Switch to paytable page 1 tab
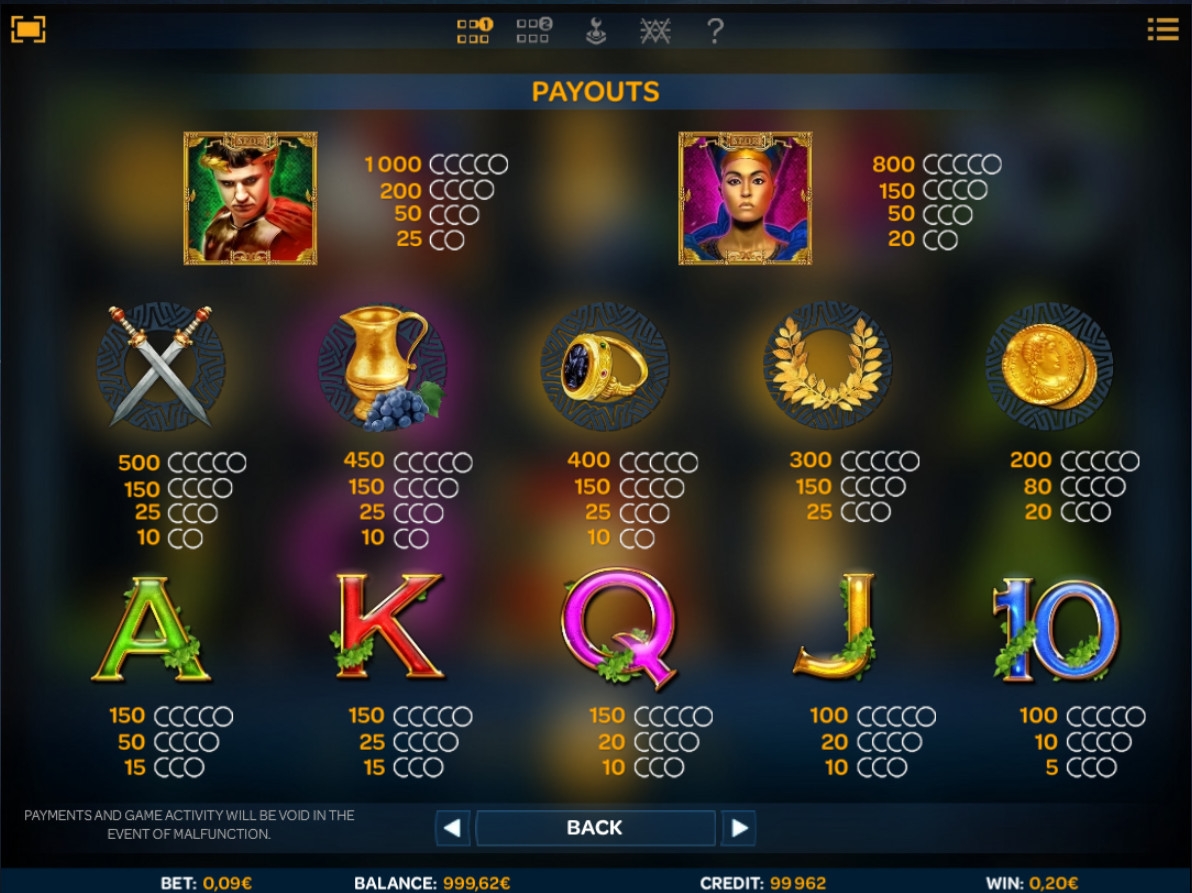The image size is (1192, 893). 474,31
